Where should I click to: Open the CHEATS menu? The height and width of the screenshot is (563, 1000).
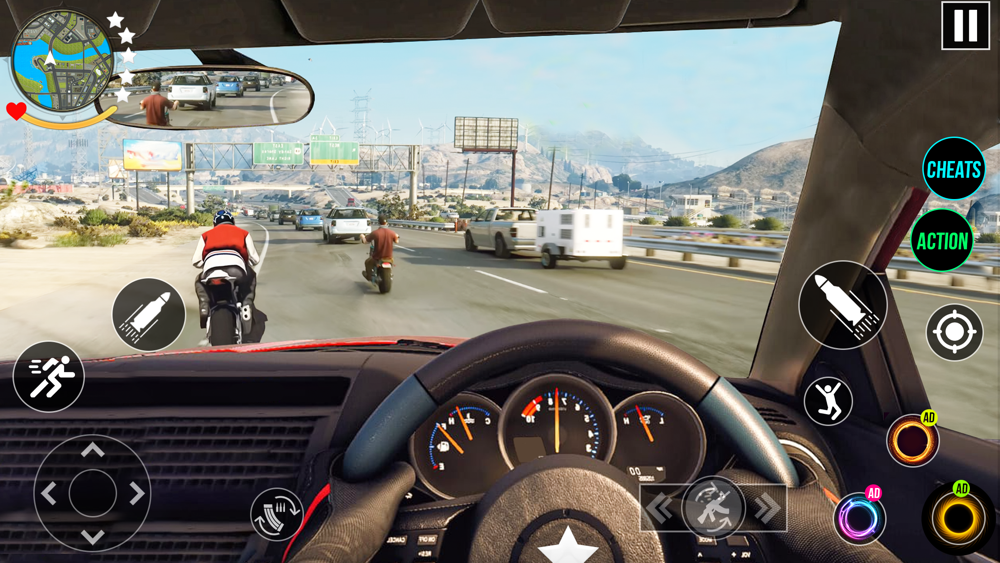tap(953, 170)
